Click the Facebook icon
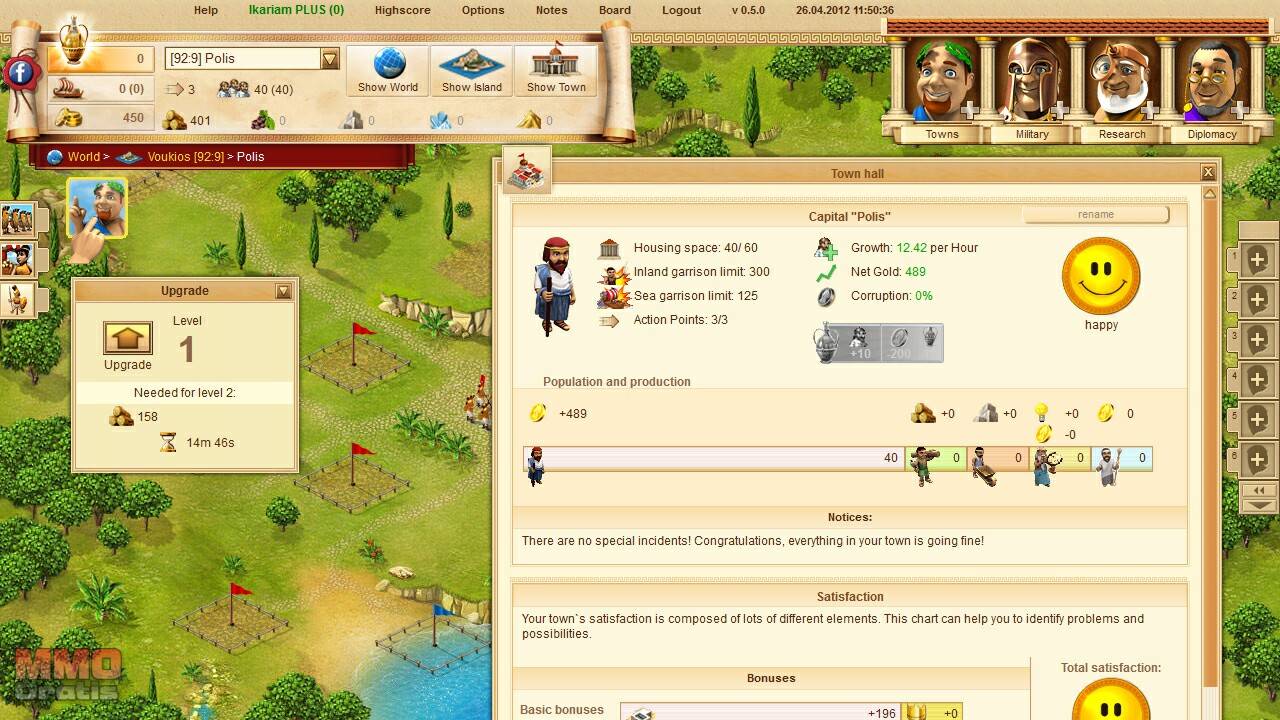 pos(20,72)
